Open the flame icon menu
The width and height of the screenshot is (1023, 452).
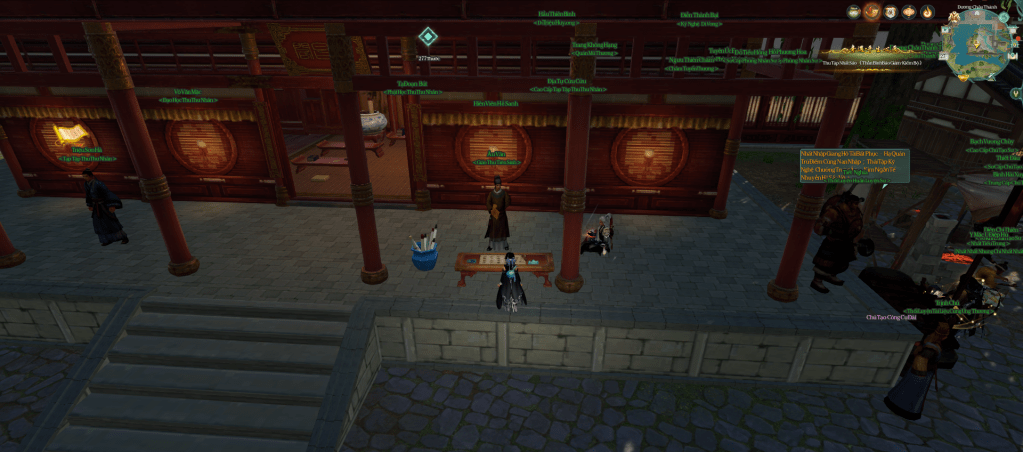click(927, 13)
